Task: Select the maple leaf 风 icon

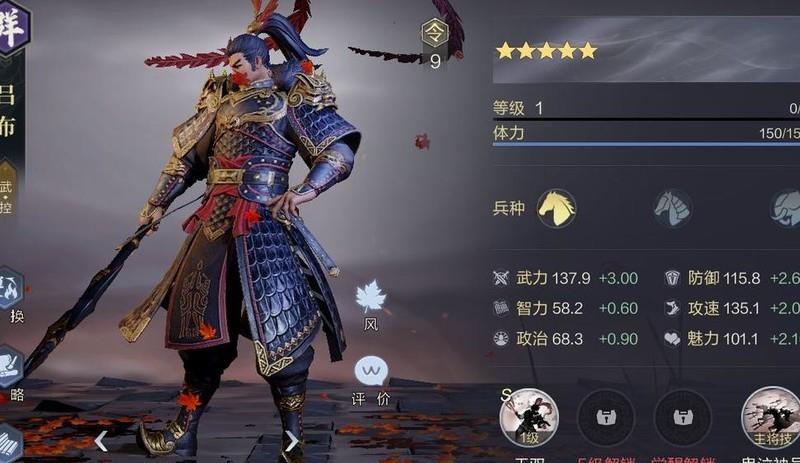Action: (x=371, y=297)
